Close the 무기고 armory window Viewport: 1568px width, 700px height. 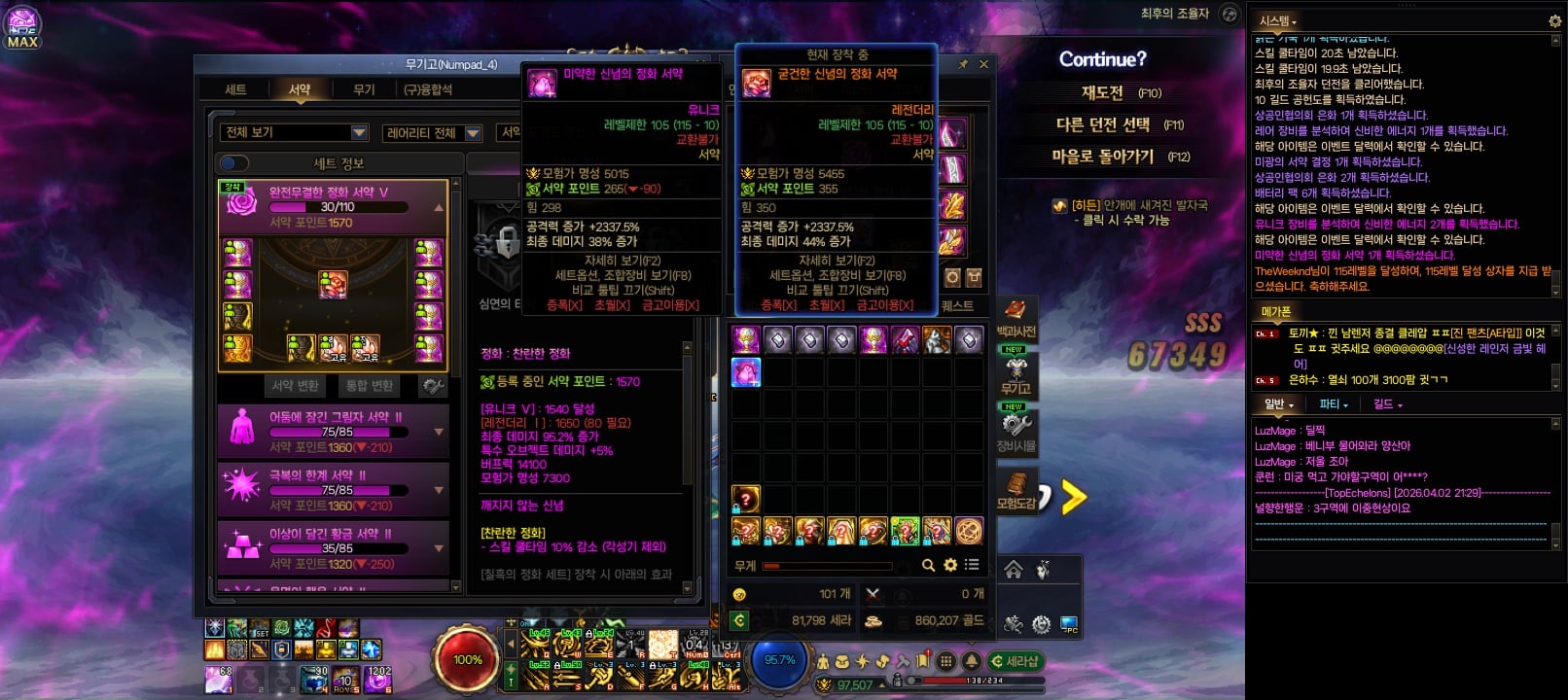983,64
